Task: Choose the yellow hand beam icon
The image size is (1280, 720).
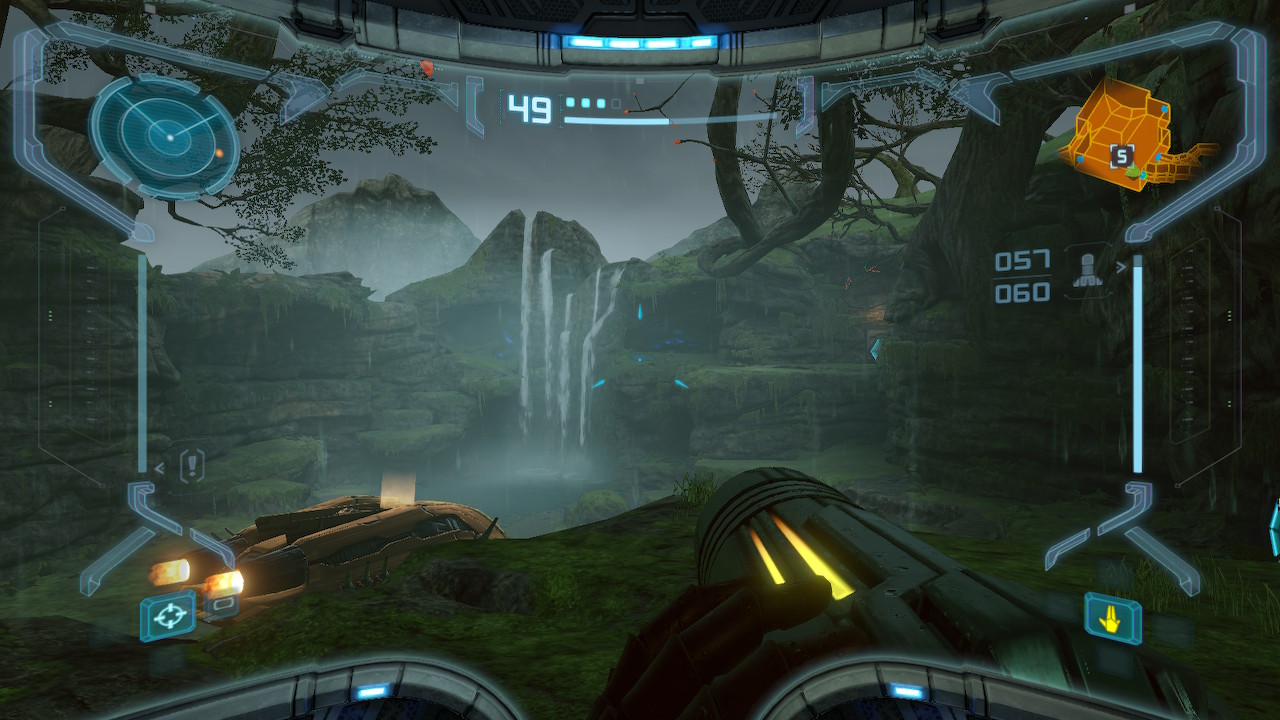Action: (x=1112, y=618)
